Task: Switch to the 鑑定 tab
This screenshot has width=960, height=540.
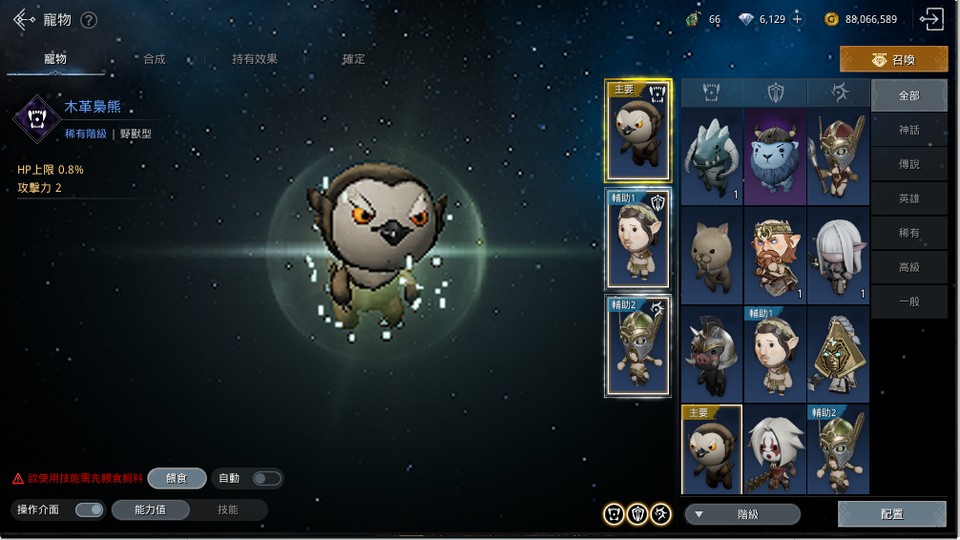Action: [x=354, y=59]
